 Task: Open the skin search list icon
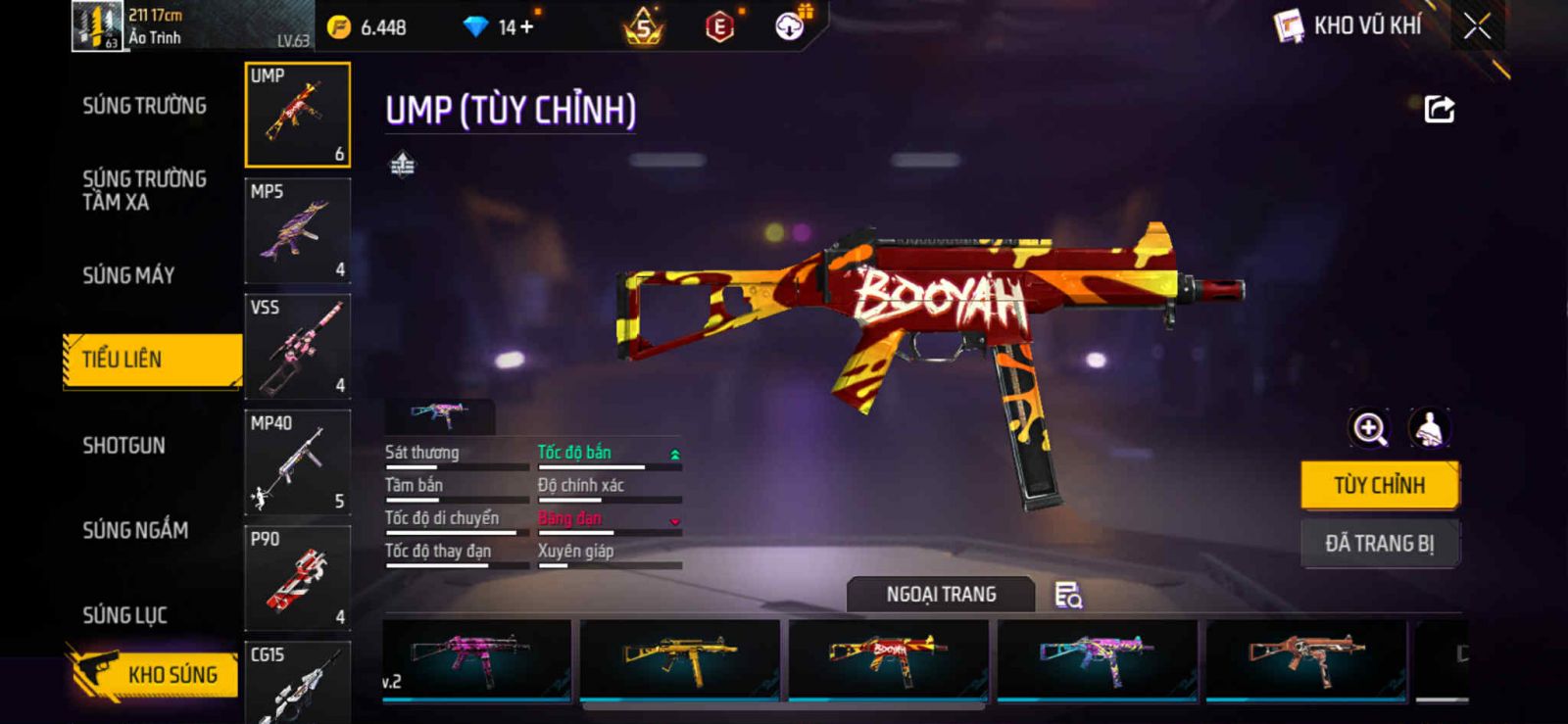[x=1067, y=595]
